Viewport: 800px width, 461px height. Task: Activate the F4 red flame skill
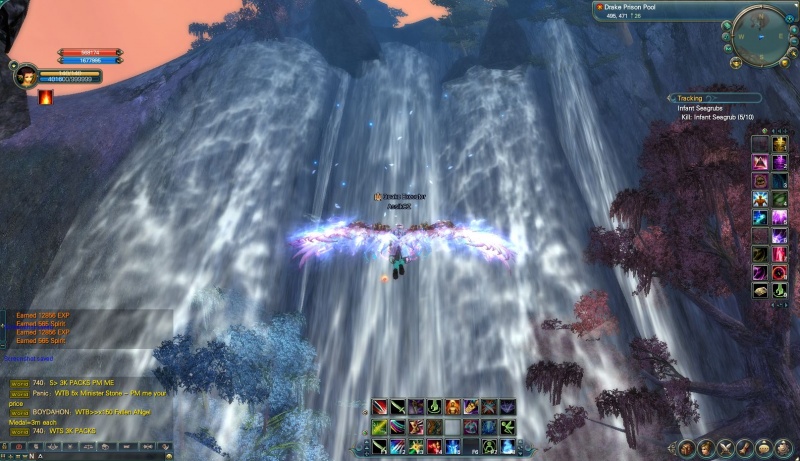(x=434, y=446)
